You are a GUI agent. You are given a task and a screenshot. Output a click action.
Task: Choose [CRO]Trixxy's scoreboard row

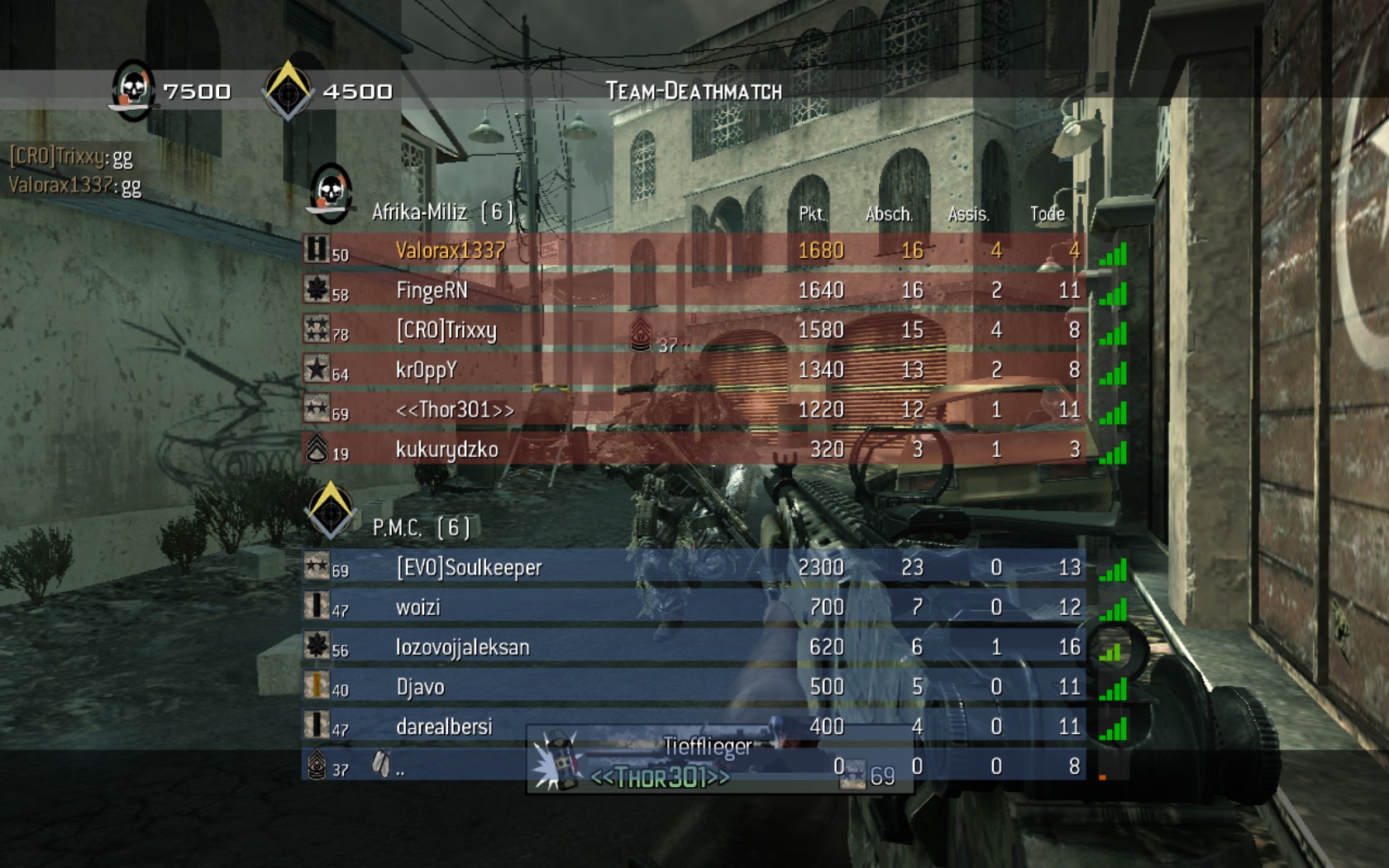[446, 330]
